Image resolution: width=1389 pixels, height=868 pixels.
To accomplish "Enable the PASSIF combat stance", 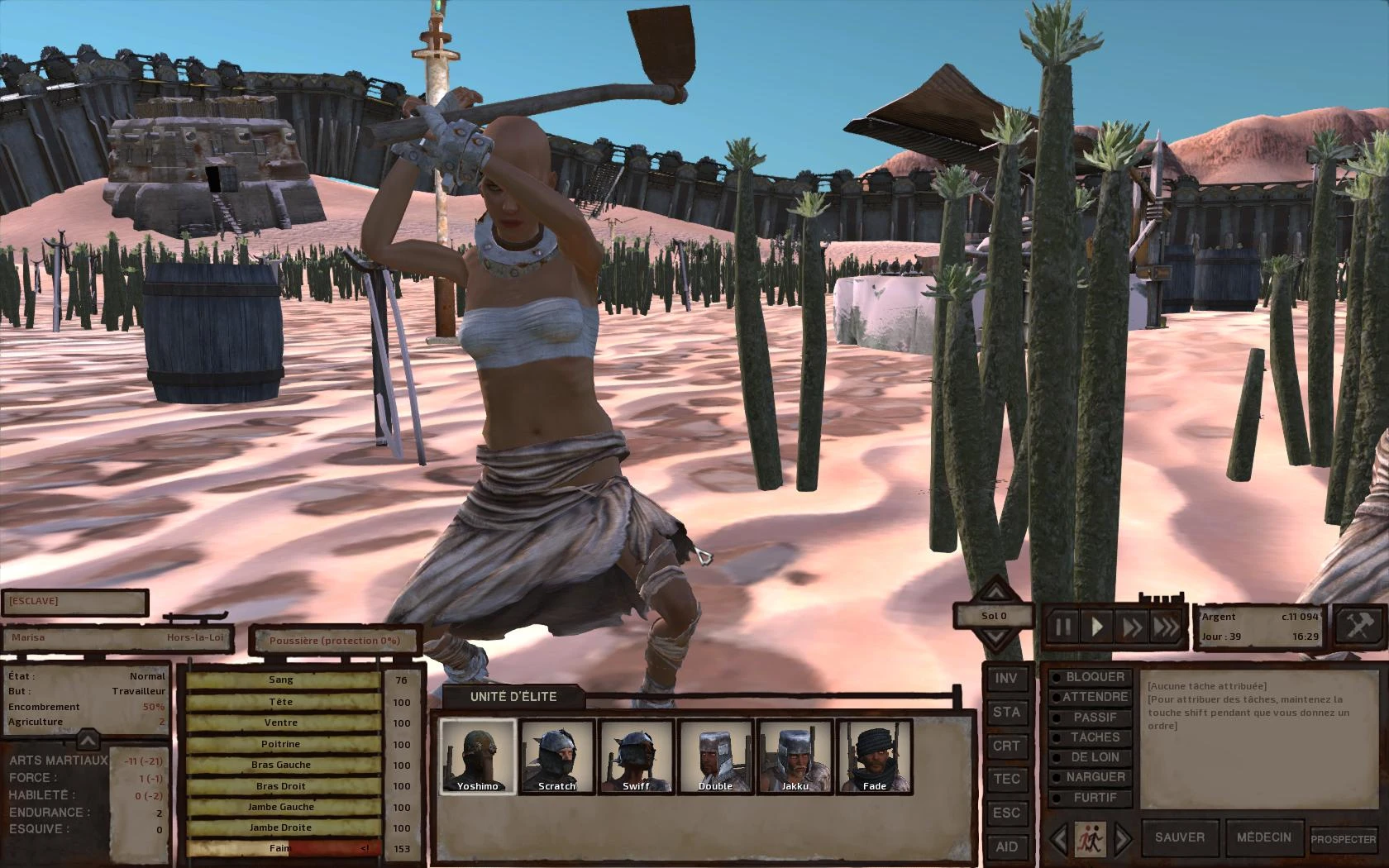I will click(x=1094, y=716).
